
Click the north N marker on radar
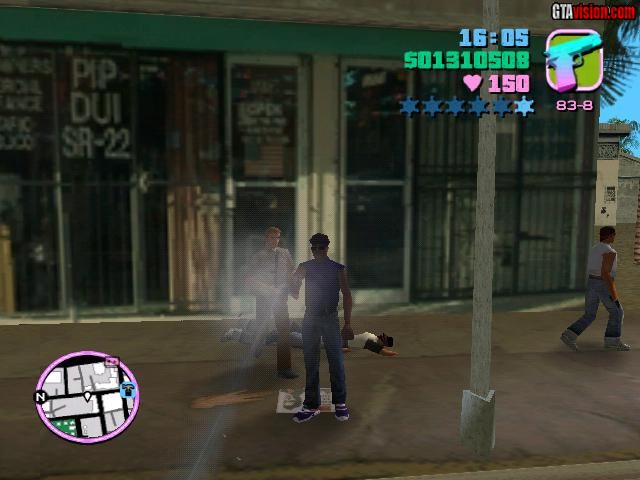pos(41,397)
